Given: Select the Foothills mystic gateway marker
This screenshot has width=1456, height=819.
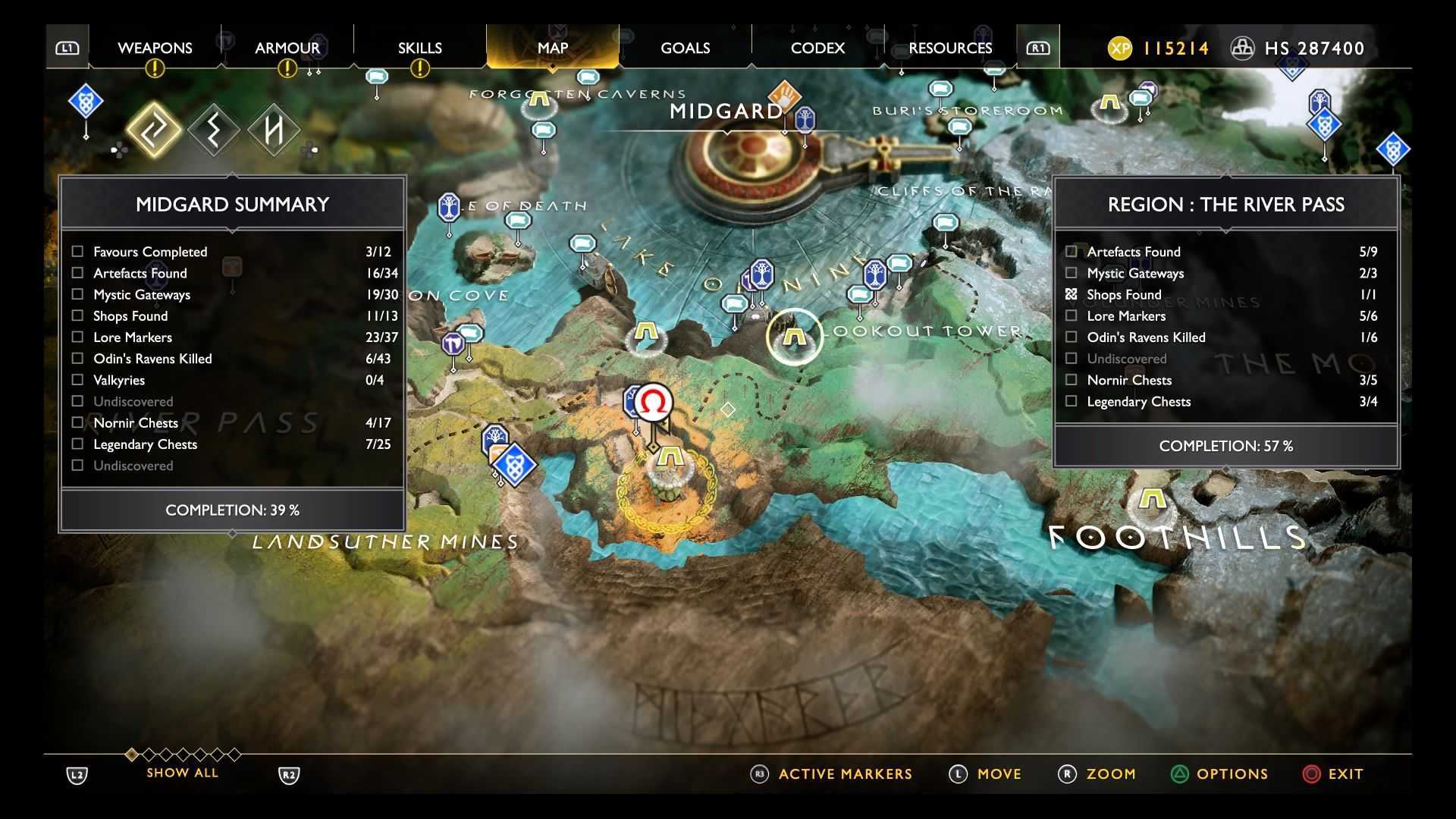Looking at the screenshot, I should pos(1152,500).
